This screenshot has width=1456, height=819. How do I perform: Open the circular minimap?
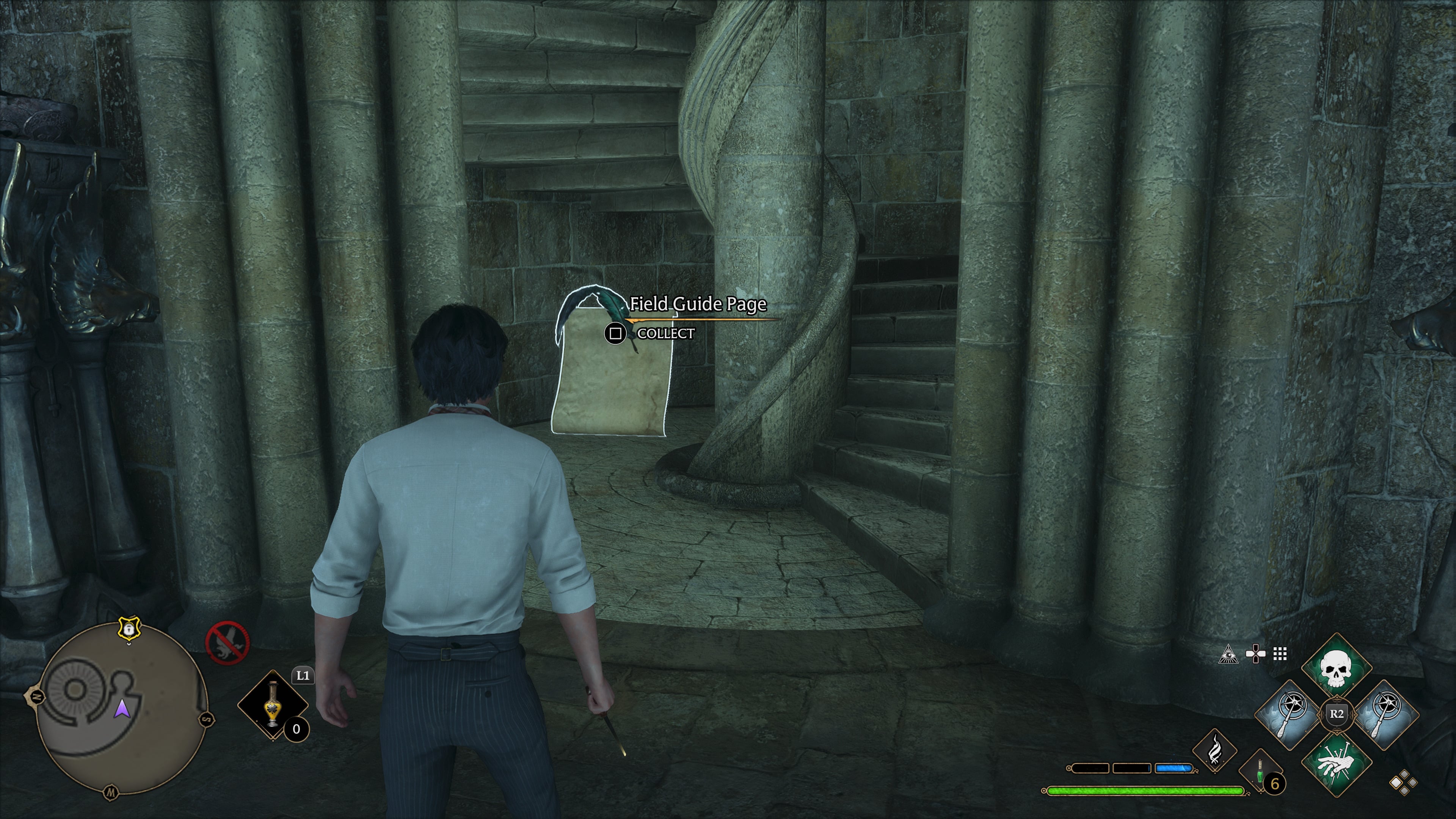(121, 709)
